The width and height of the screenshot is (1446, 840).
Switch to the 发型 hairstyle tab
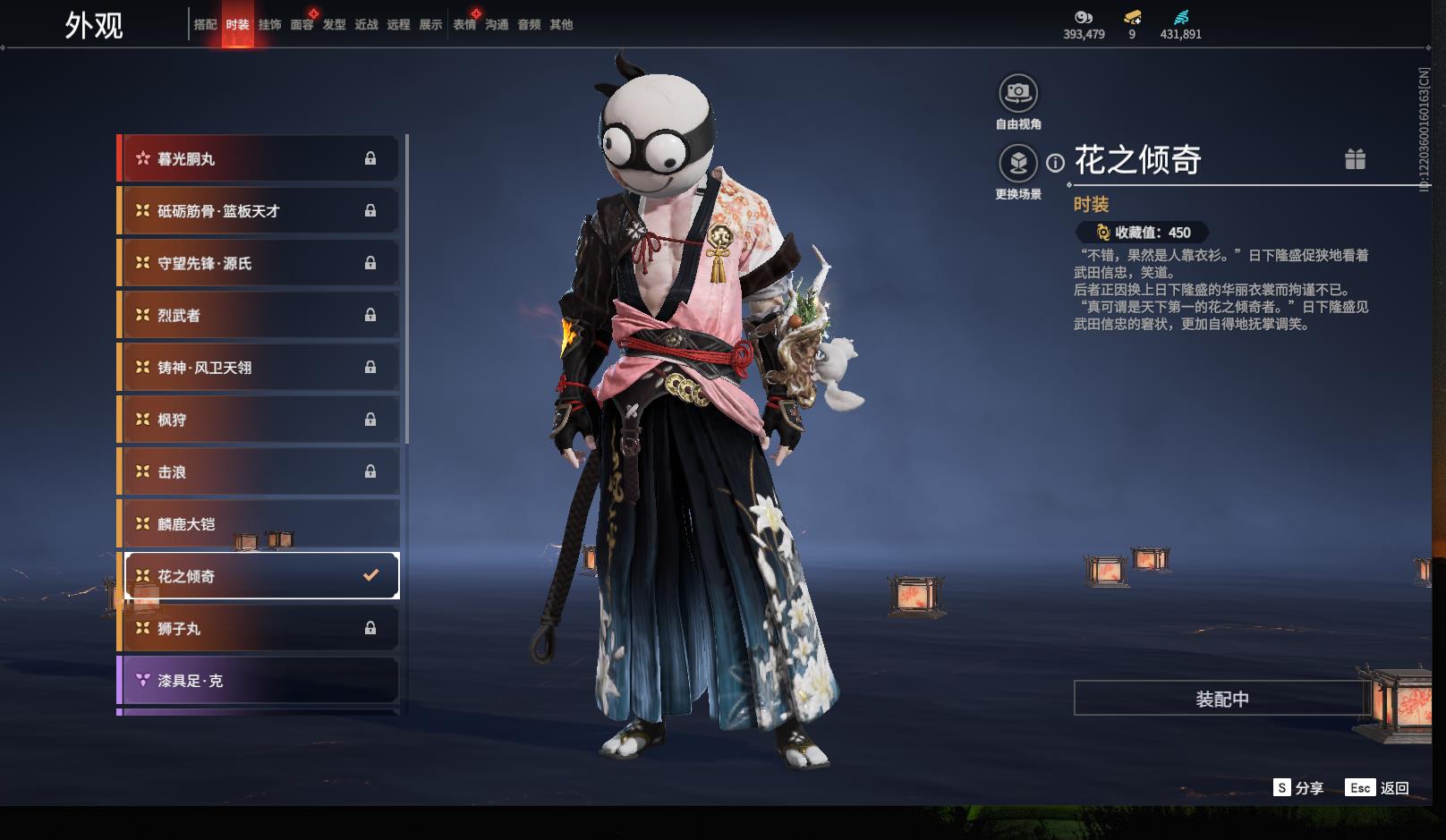tap(334, 24)
